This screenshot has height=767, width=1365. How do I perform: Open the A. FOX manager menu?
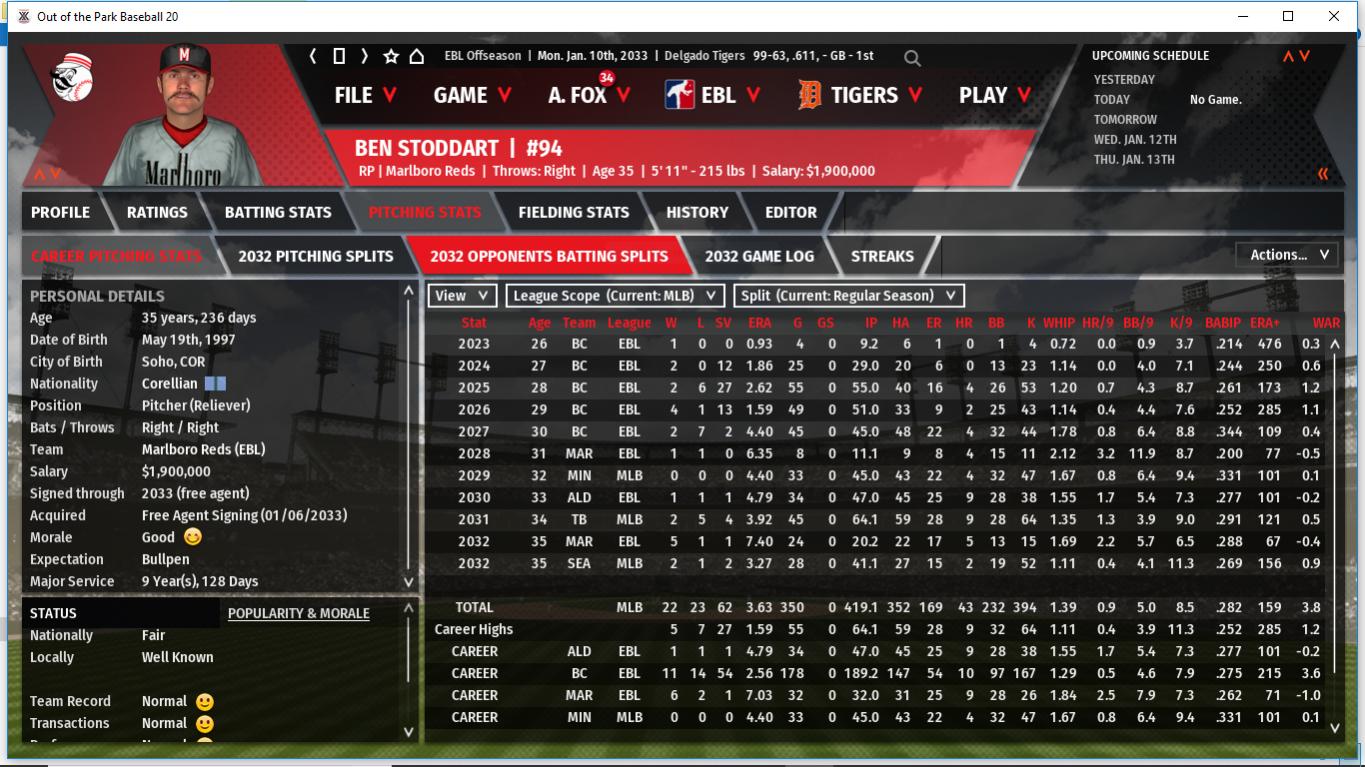(x=589, y=95)
